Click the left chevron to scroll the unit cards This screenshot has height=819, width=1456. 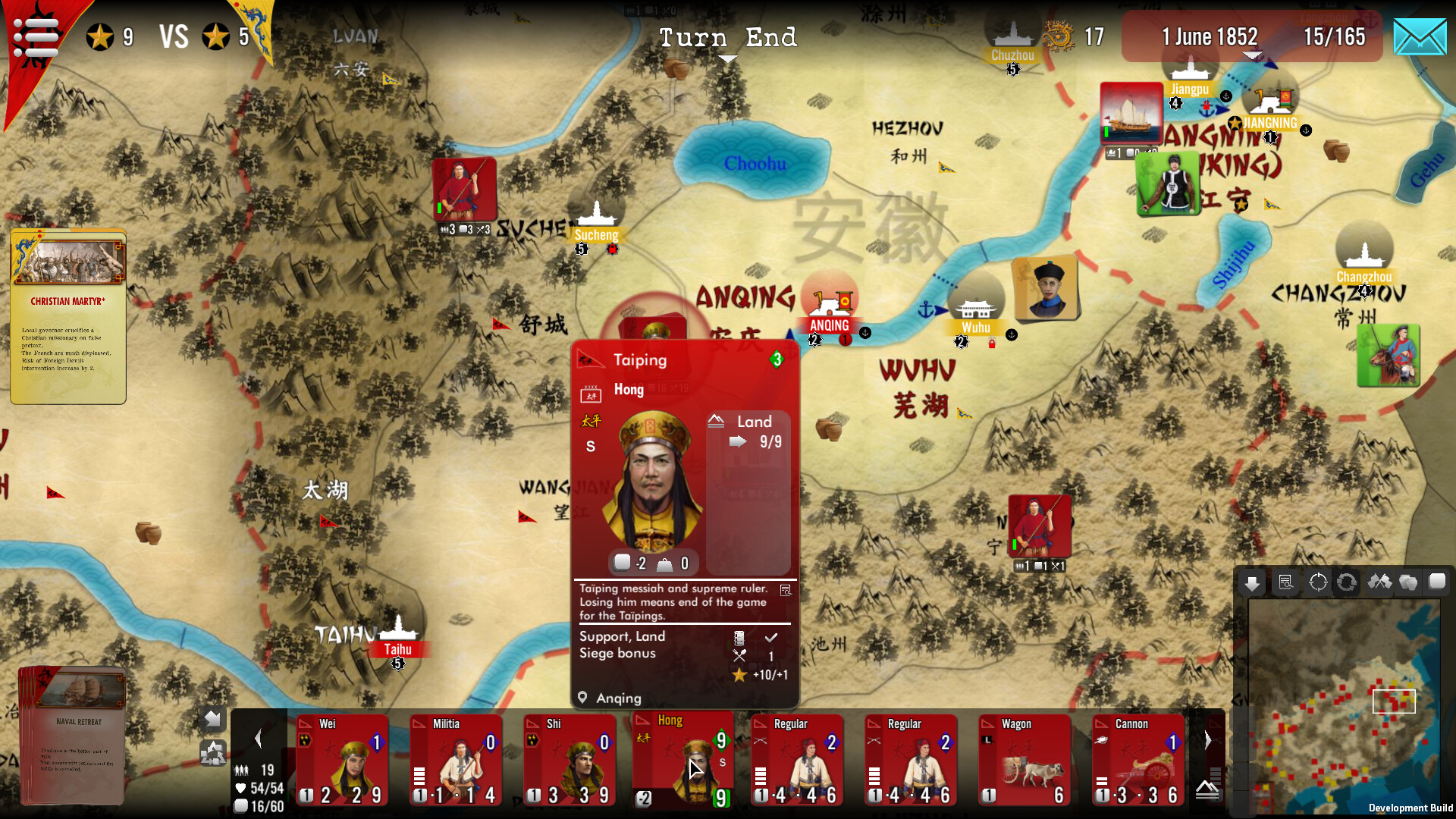point(258,738)
